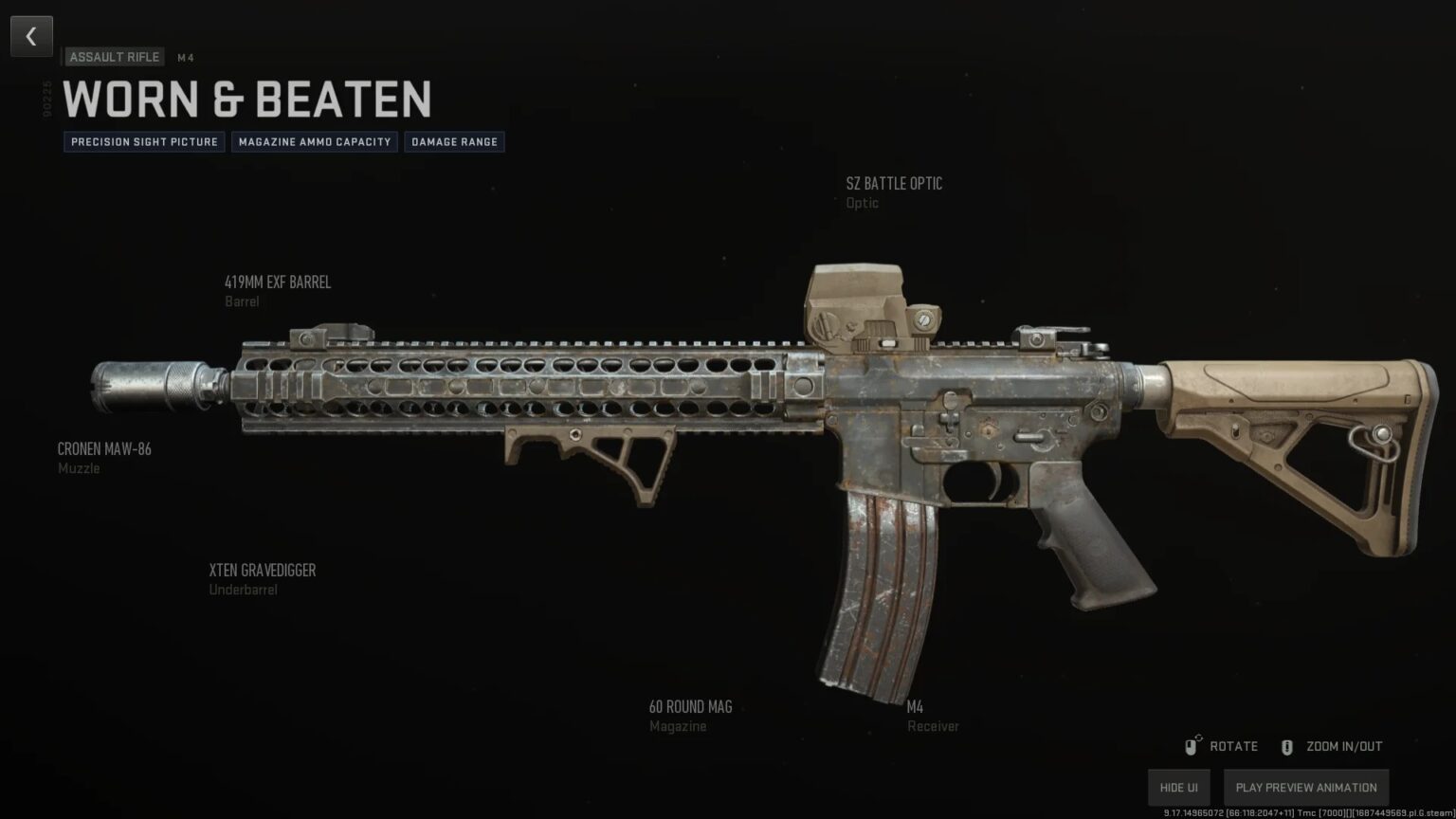Toggle the Damage Range perk tag
1456x819 pixels.
coord(454,141)
